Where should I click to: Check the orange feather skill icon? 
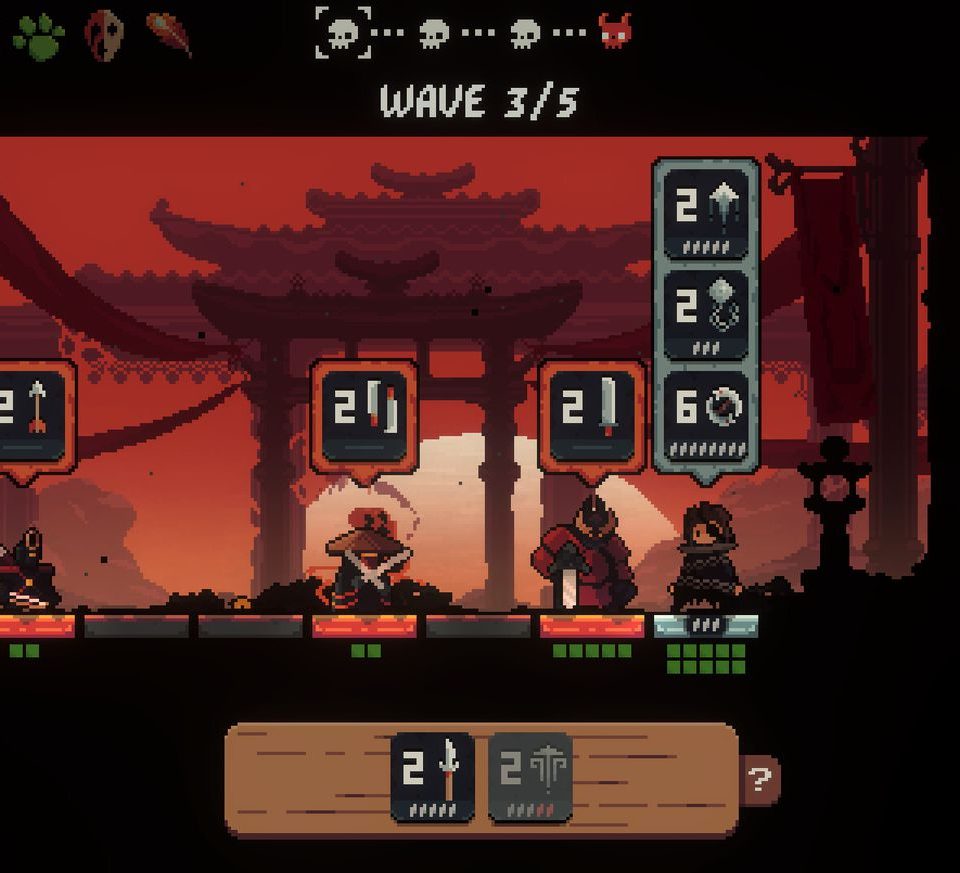click(169, 34)
